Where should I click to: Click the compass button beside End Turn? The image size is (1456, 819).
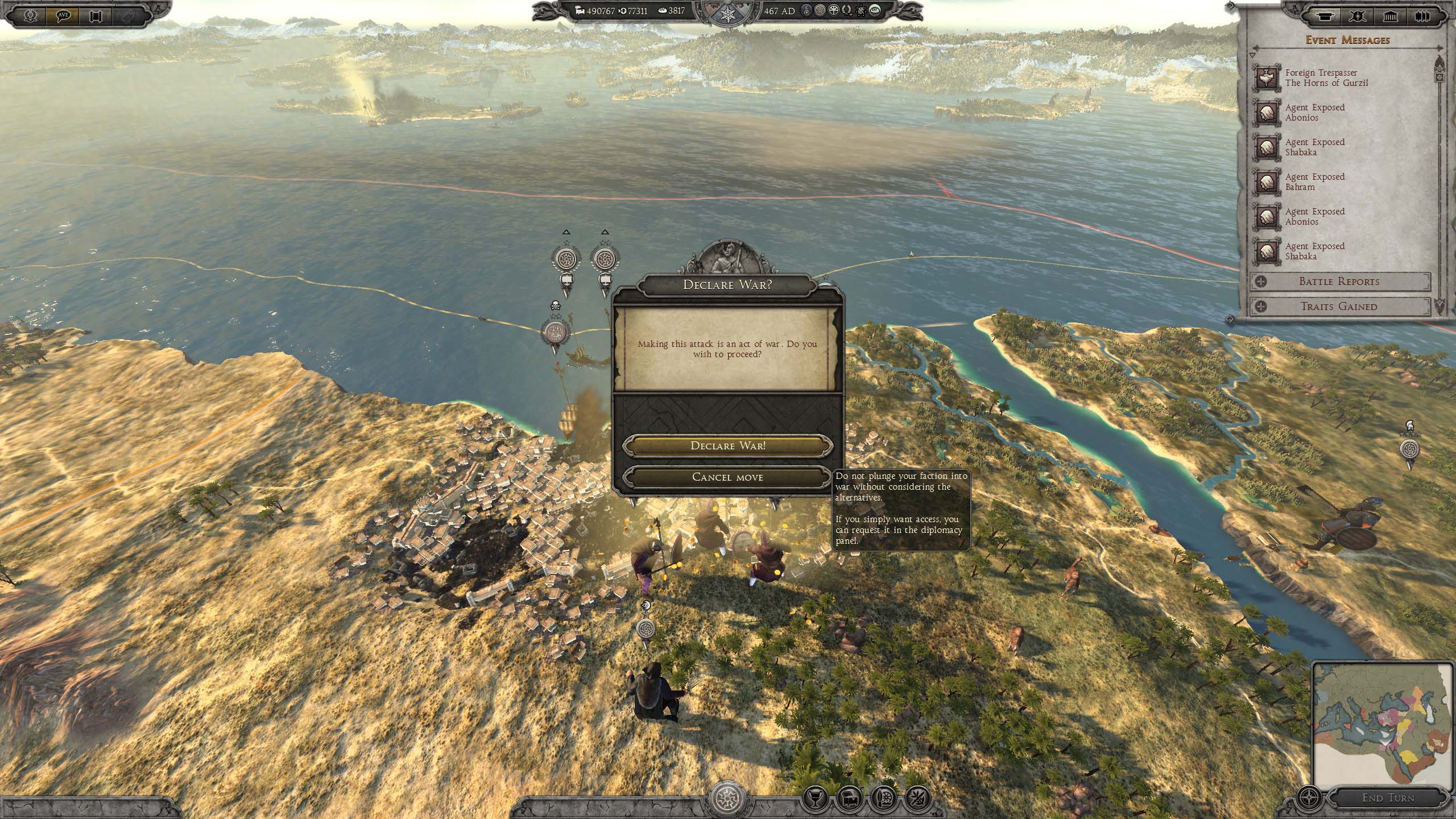point(1309,797)
